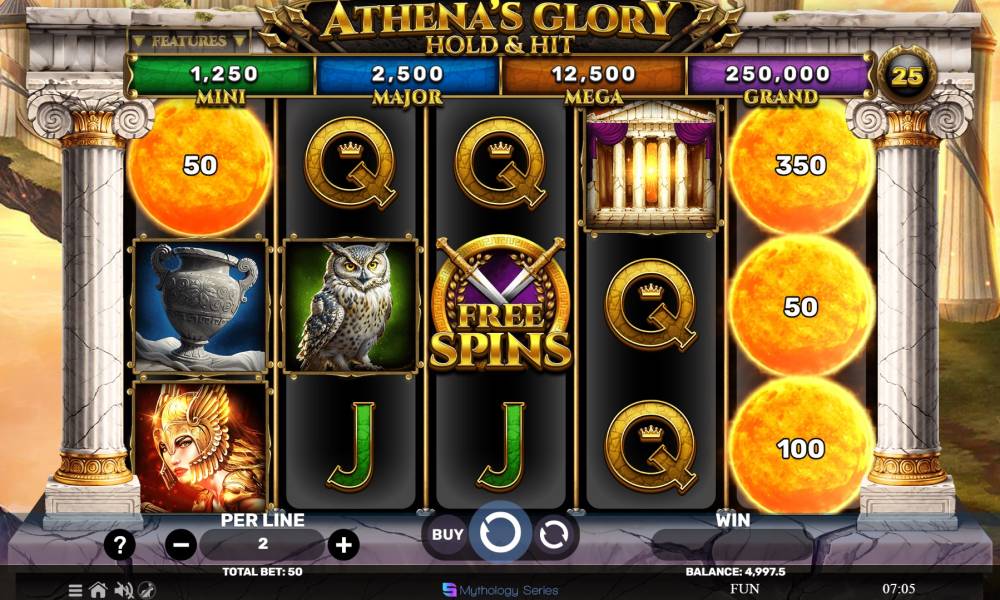Decrease the per line bet

coord(181,545)
